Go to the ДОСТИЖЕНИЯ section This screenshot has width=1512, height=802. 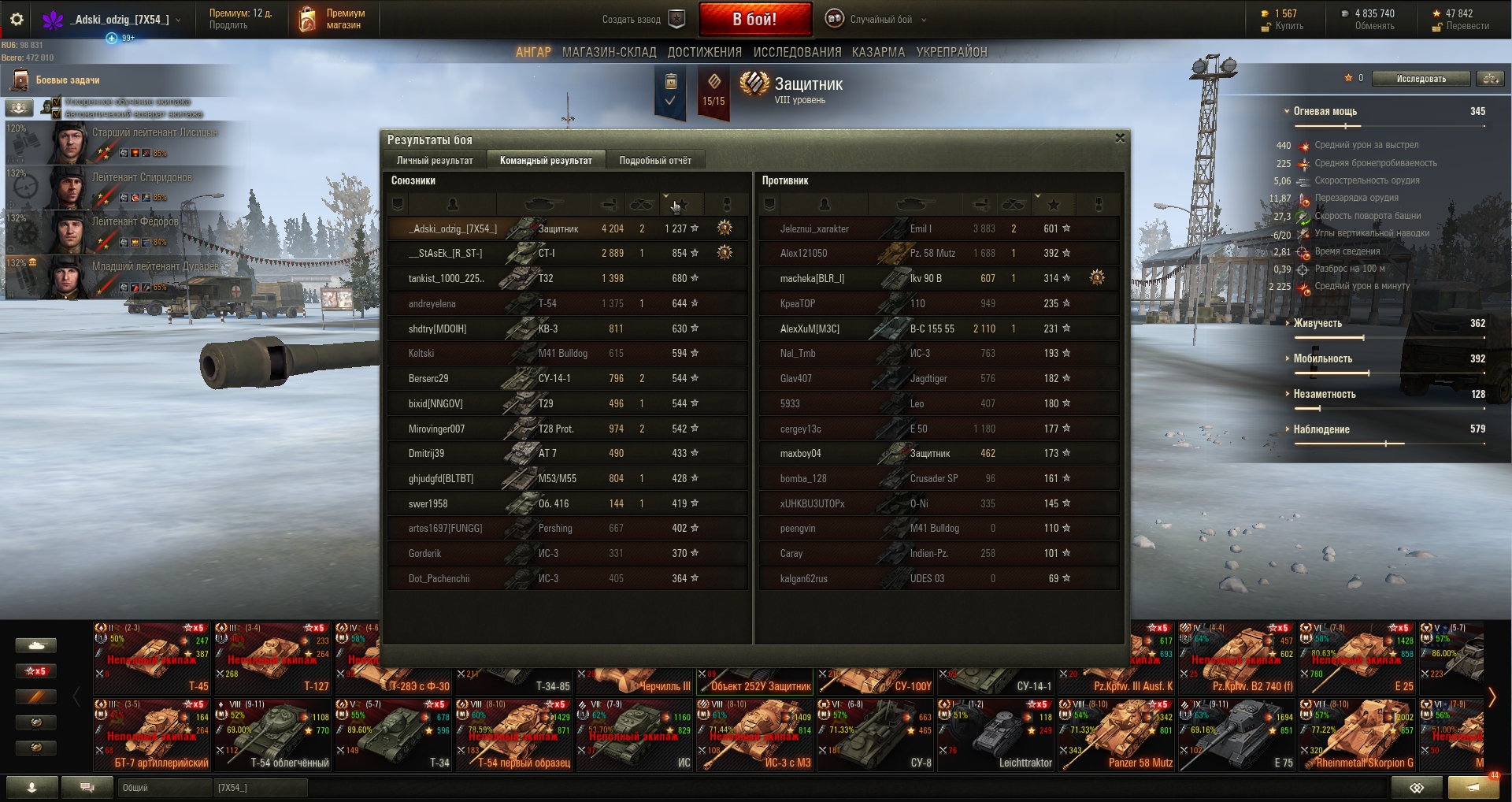click(x=704, y=53)
